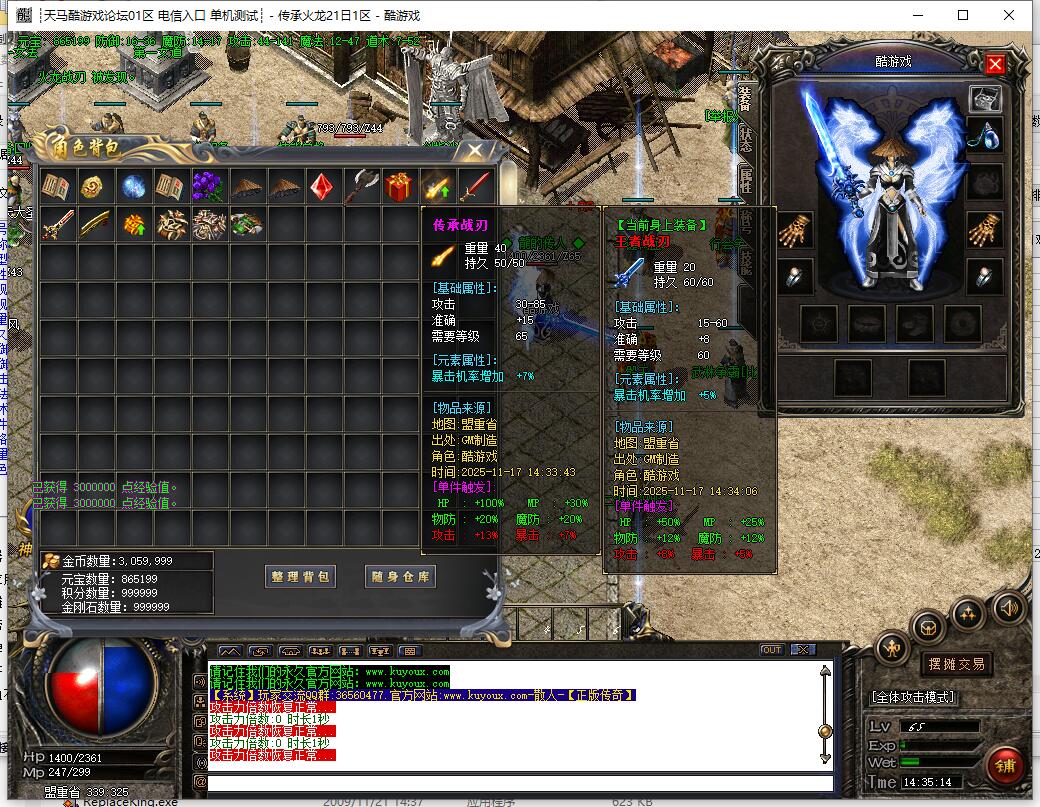Choose the blue glowing orb item
The image size is (1040, 807).
(133, 186)
